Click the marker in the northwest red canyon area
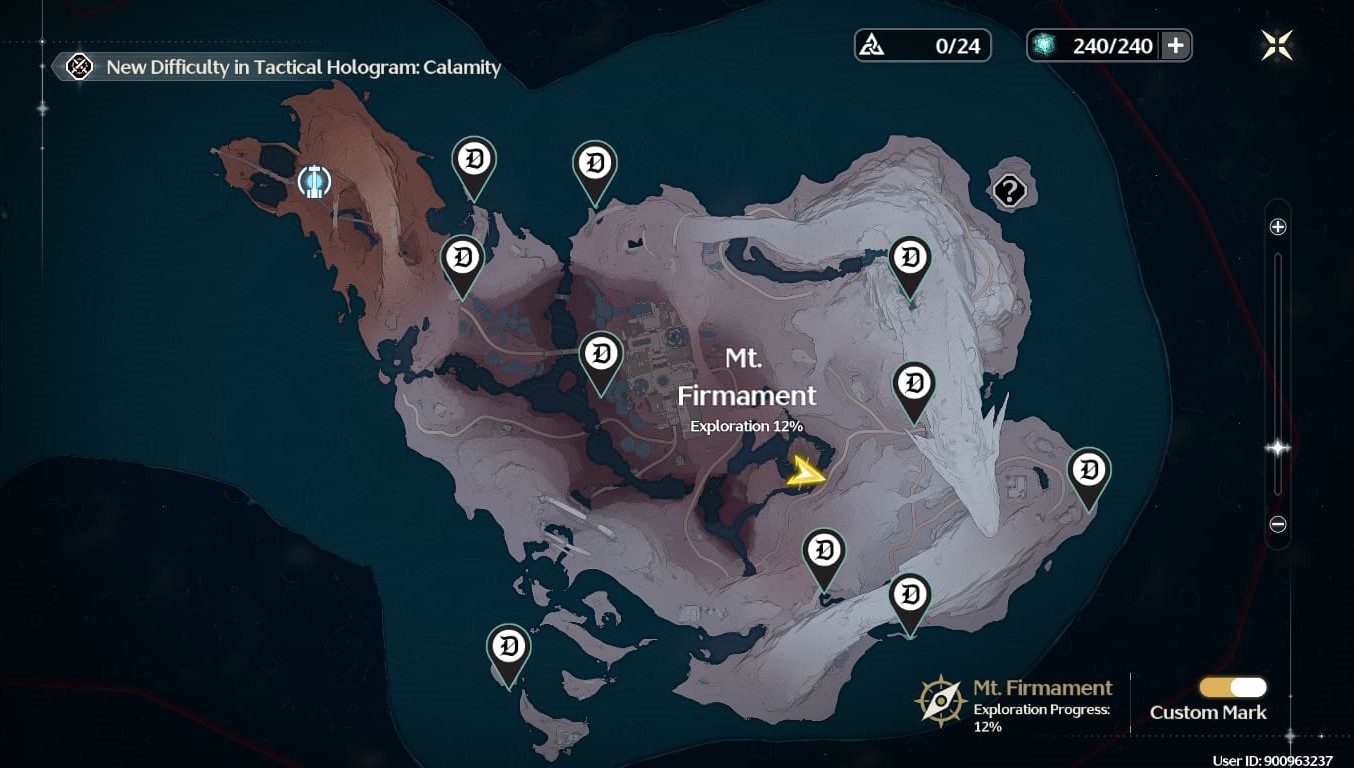The width and height of the screenshot is (1354, 768). pos(461,258)
